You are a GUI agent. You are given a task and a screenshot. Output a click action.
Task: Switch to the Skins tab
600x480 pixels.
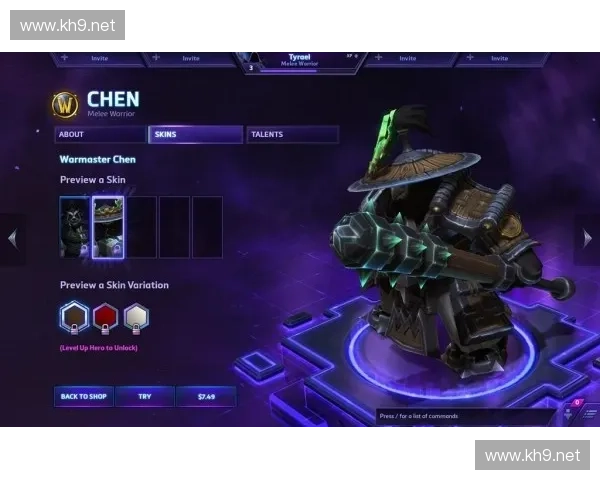point(195,135)
